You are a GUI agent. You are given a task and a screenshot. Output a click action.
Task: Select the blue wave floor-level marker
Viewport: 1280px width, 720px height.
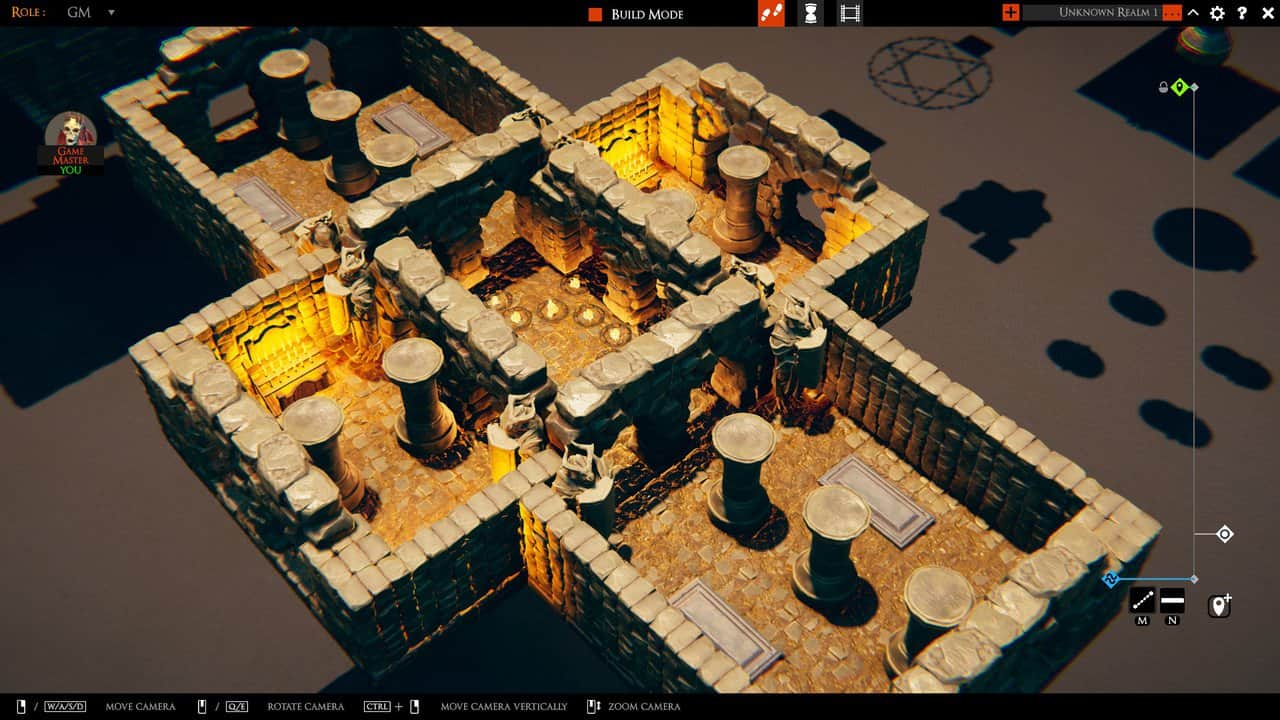pos(1111,579)
